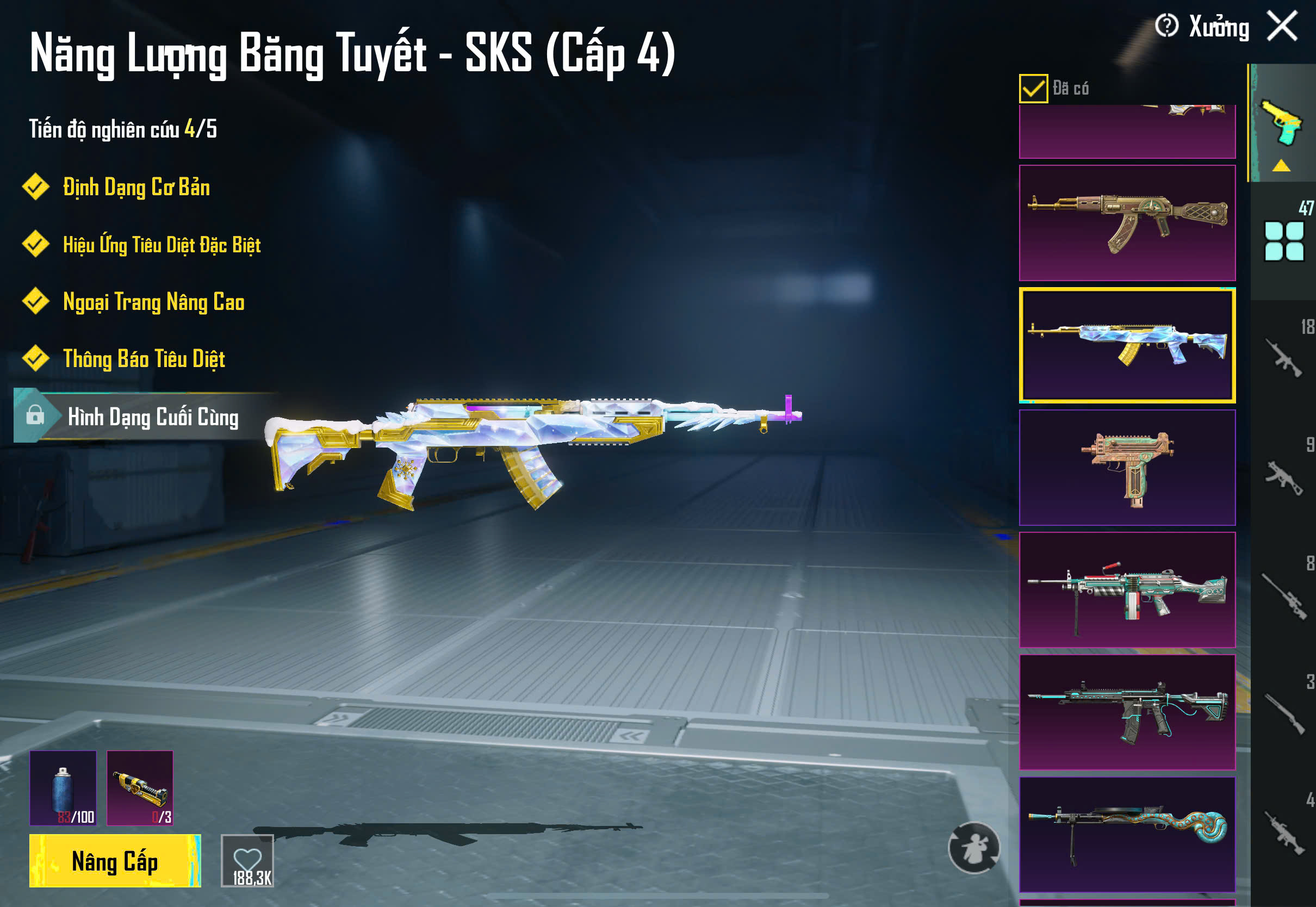1316x907 pixels.
Task: Pick the serpent-stock DP-28 skin thumbnail
Action: [1127, 834]
